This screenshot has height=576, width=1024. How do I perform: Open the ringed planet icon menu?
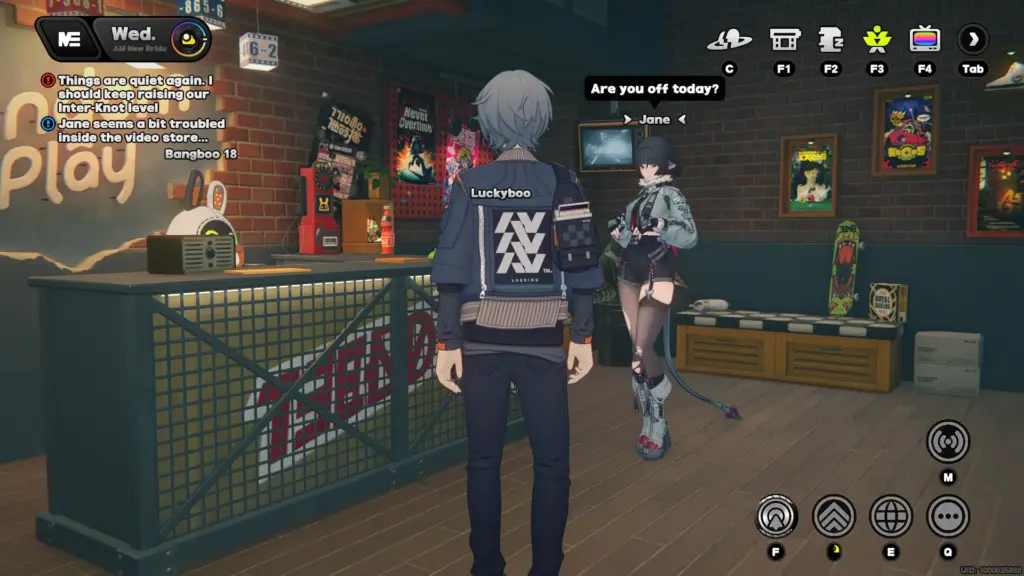(x=729, y=40)
